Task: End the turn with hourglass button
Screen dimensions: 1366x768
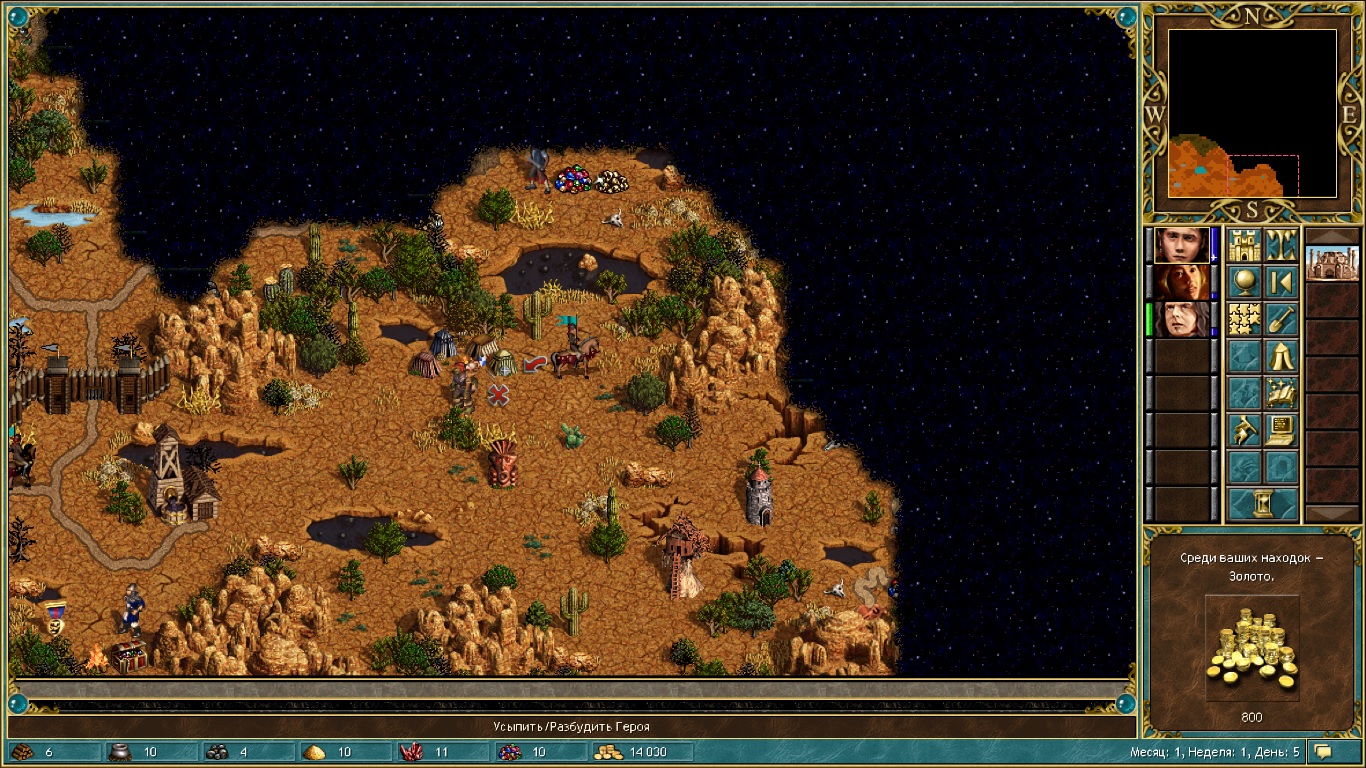Action: (x=1262, y=504)
